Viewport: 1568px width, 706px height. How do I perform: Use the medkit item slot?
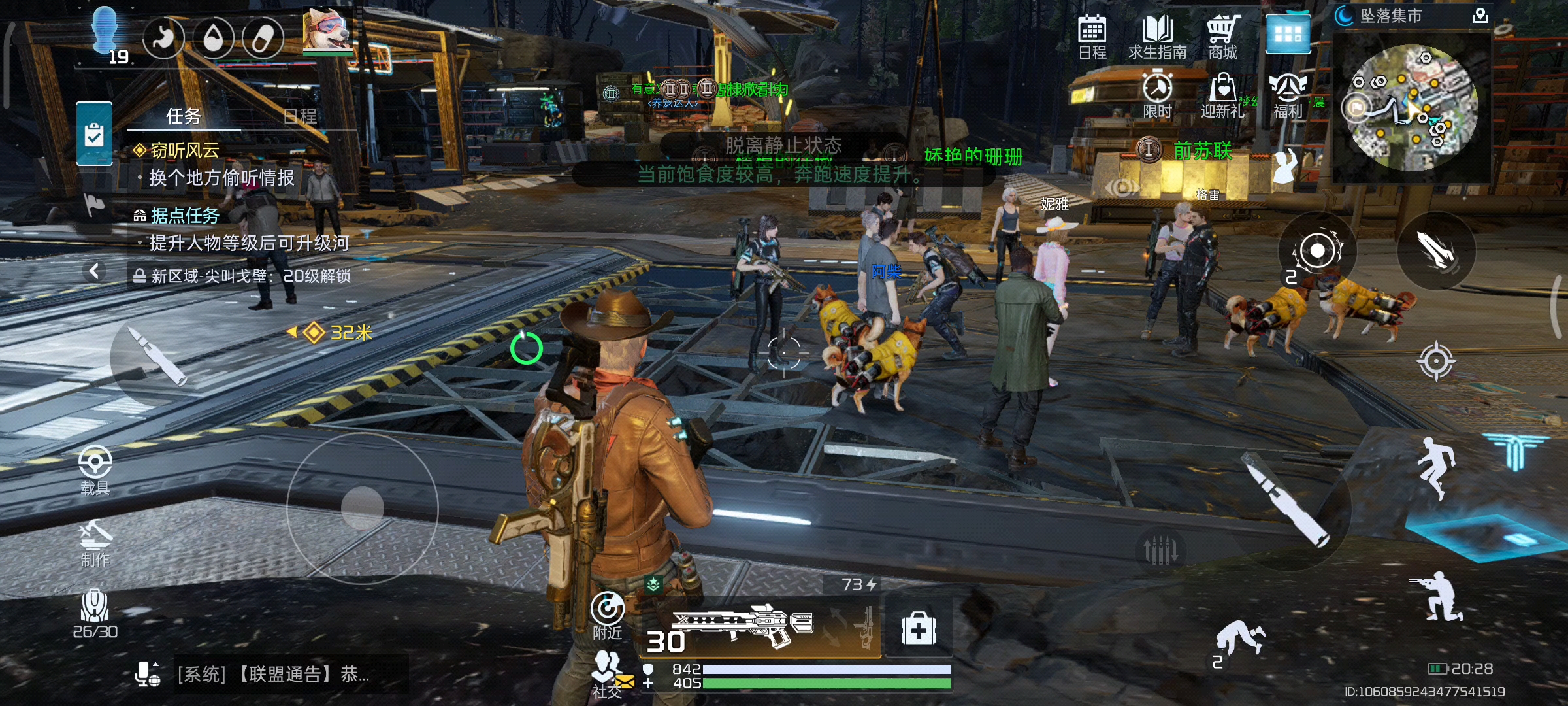pos(919,629)
